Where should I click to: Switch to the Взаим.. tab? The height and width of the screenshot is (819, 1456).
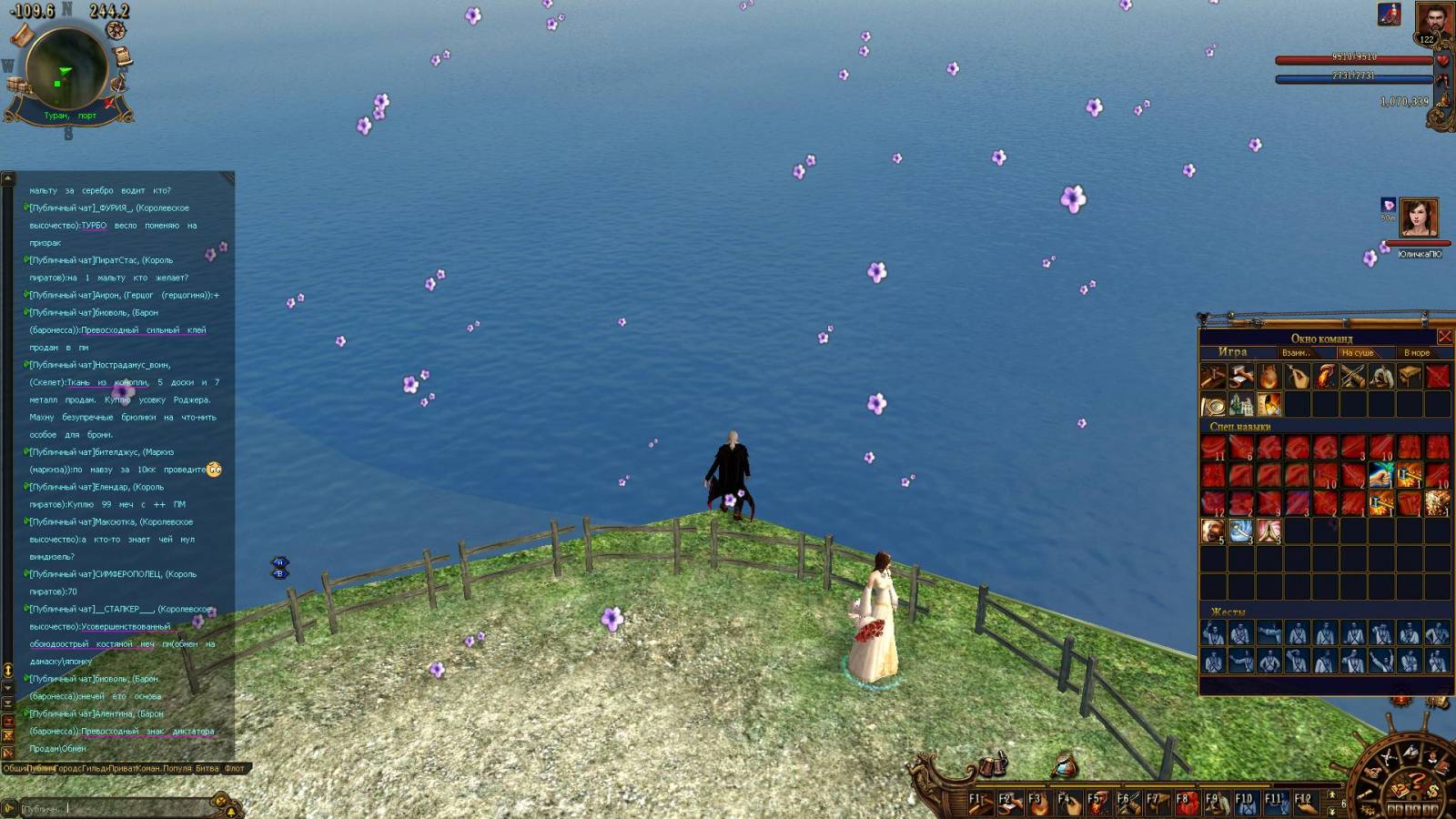[x=1296, y=352]
